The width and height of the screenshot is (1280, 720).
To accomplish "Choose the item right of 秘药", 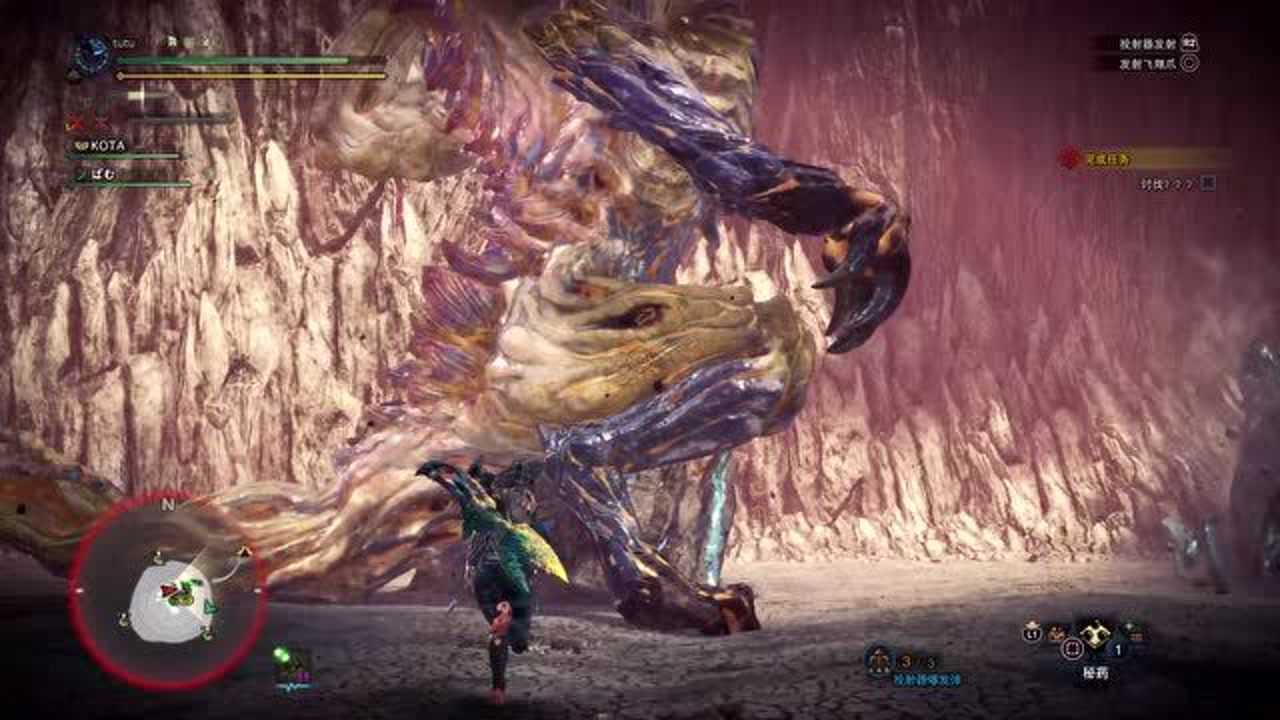I will click(x=1134, y=631).
